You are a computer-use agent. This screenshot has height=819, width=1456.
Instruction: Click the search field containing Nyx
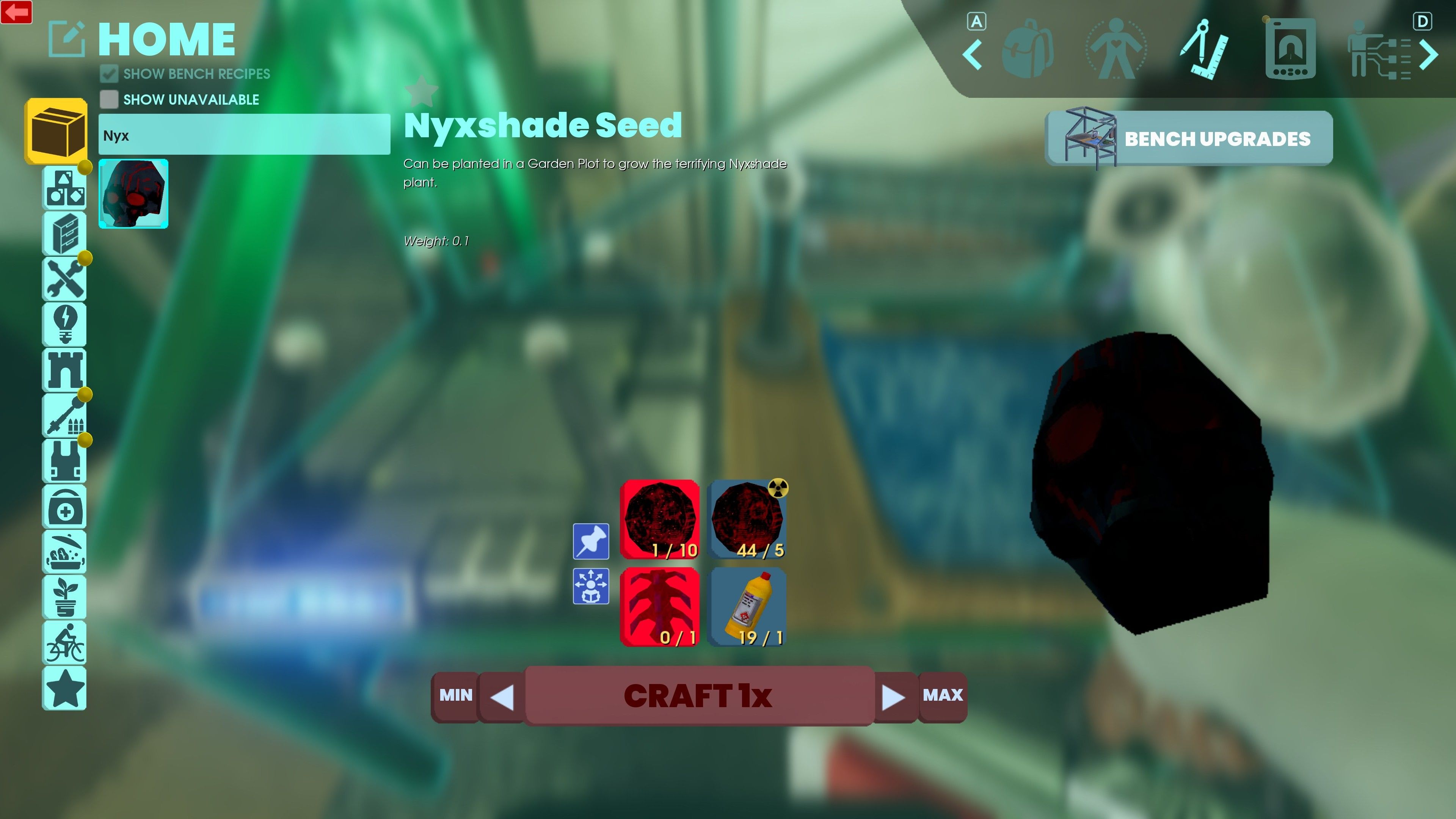(243, 135)
